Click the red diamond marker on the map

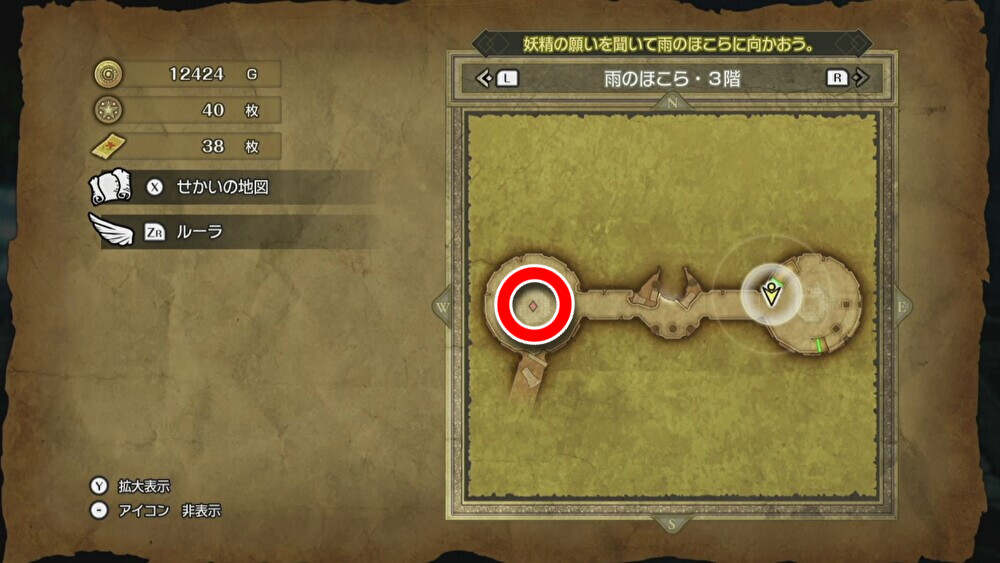(534, 305)
